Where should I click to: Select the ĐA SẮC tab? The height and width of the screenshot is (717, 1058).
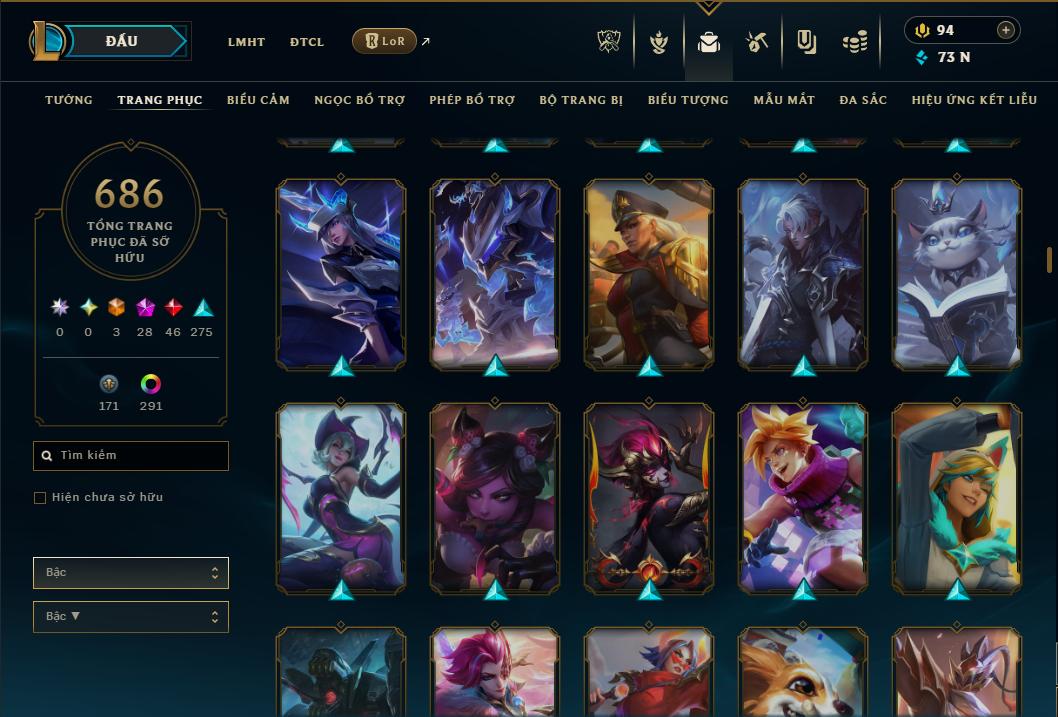863,100
